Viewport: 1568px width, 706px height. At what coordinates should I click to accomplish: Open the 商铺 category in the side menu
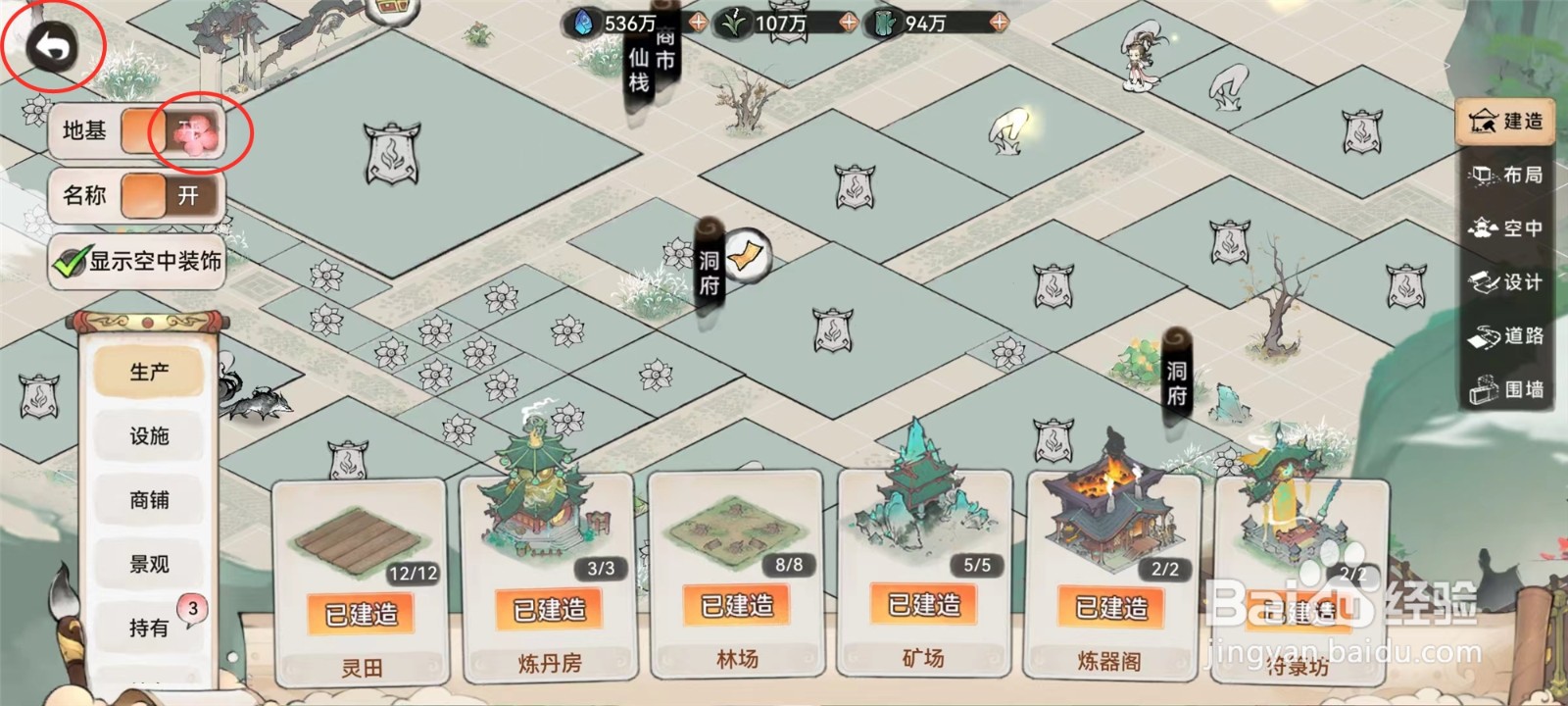[x=148, y=500]
